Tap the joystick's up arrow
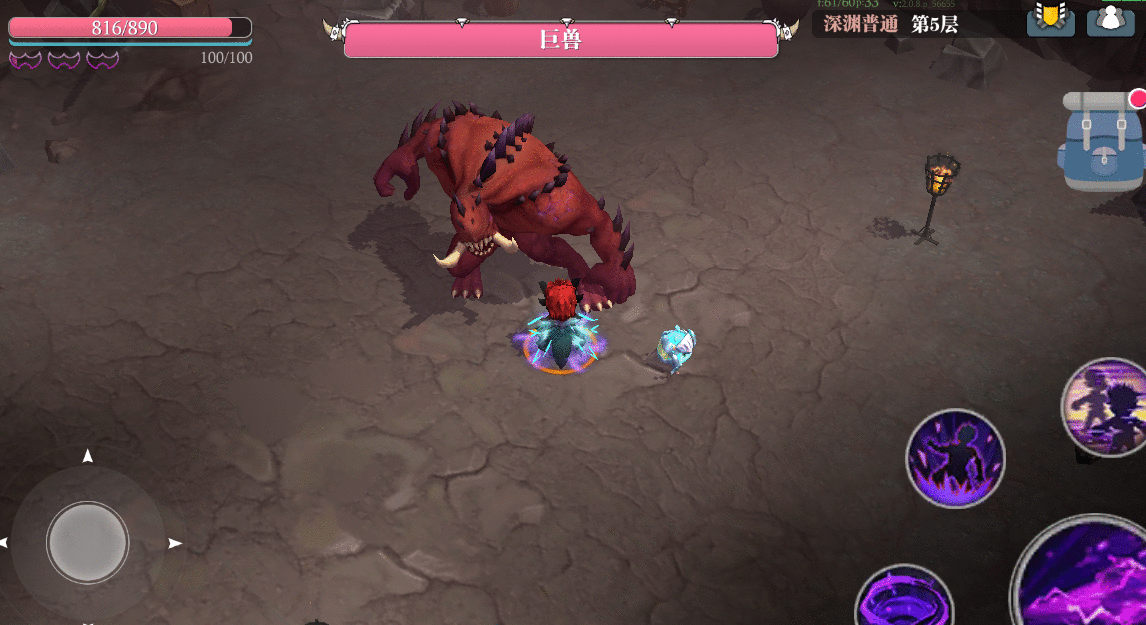 tap(88, 456)
